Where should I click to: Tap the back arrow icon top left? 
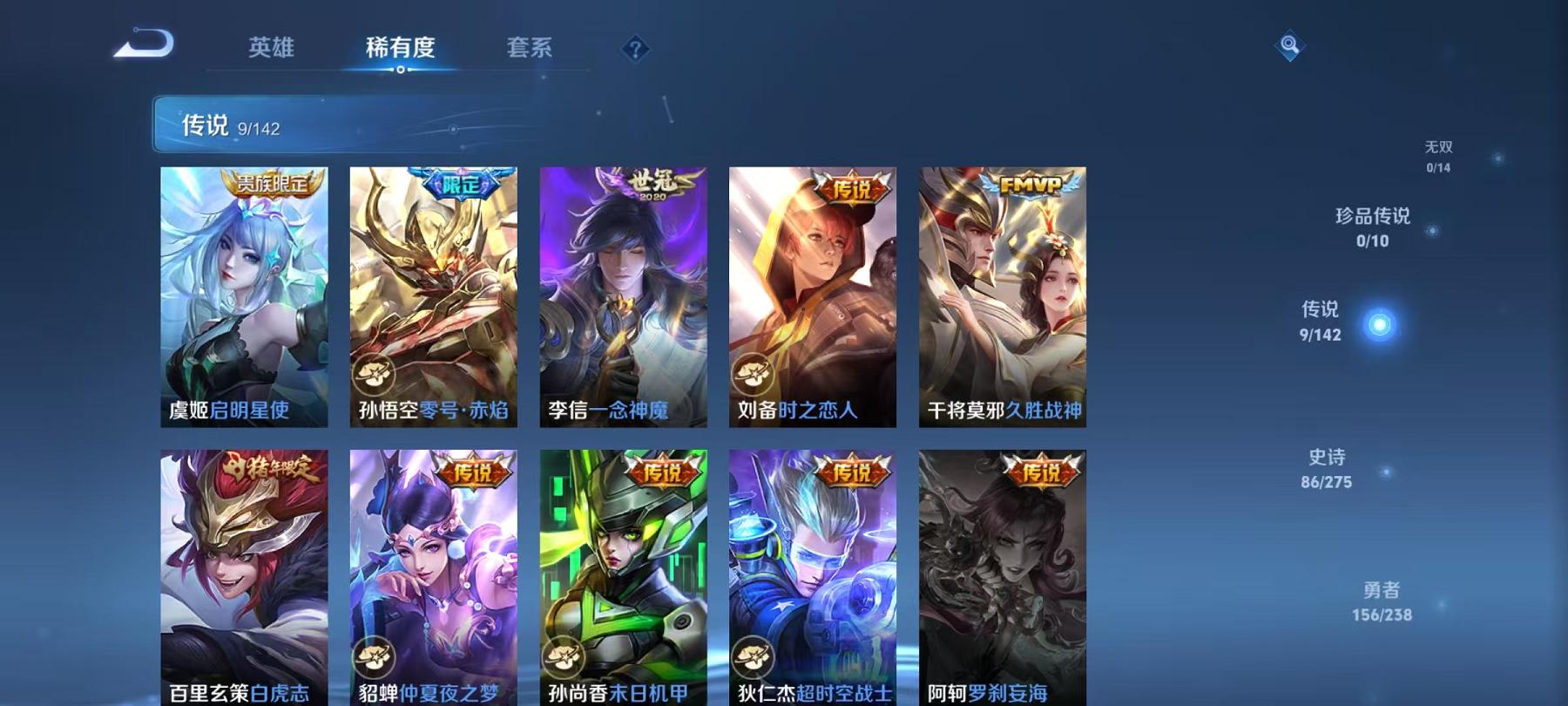143,42
